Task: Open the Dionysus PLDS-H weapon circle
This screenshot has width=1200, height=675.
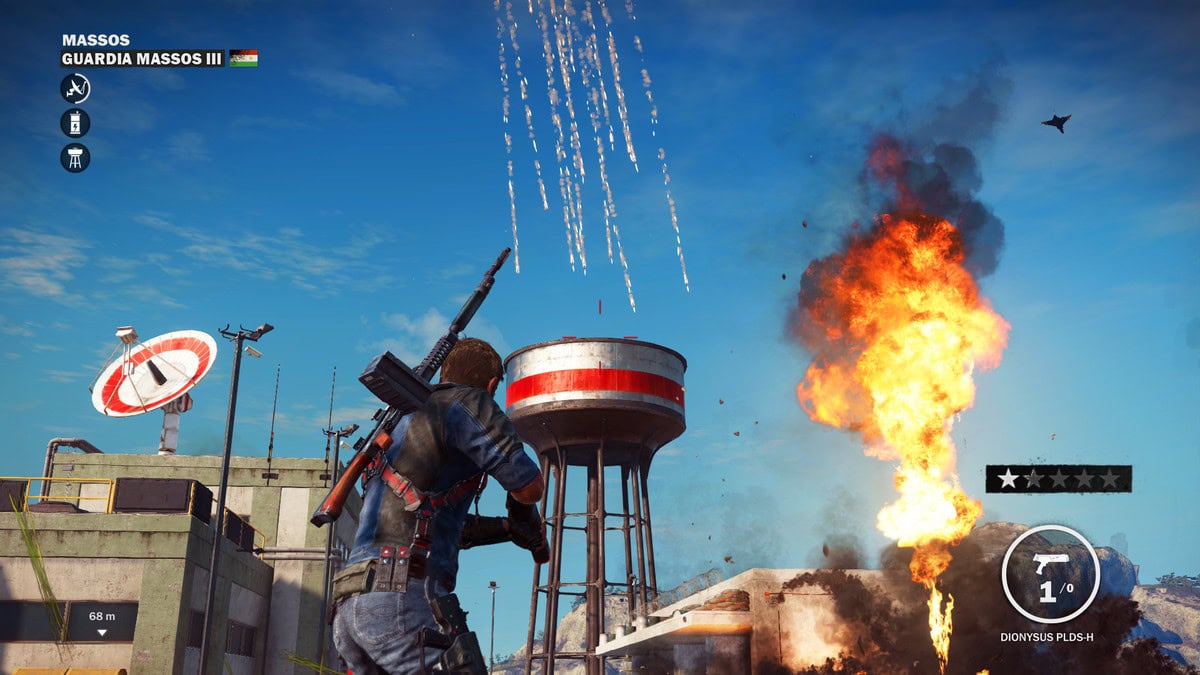Action: [1050, 574]
